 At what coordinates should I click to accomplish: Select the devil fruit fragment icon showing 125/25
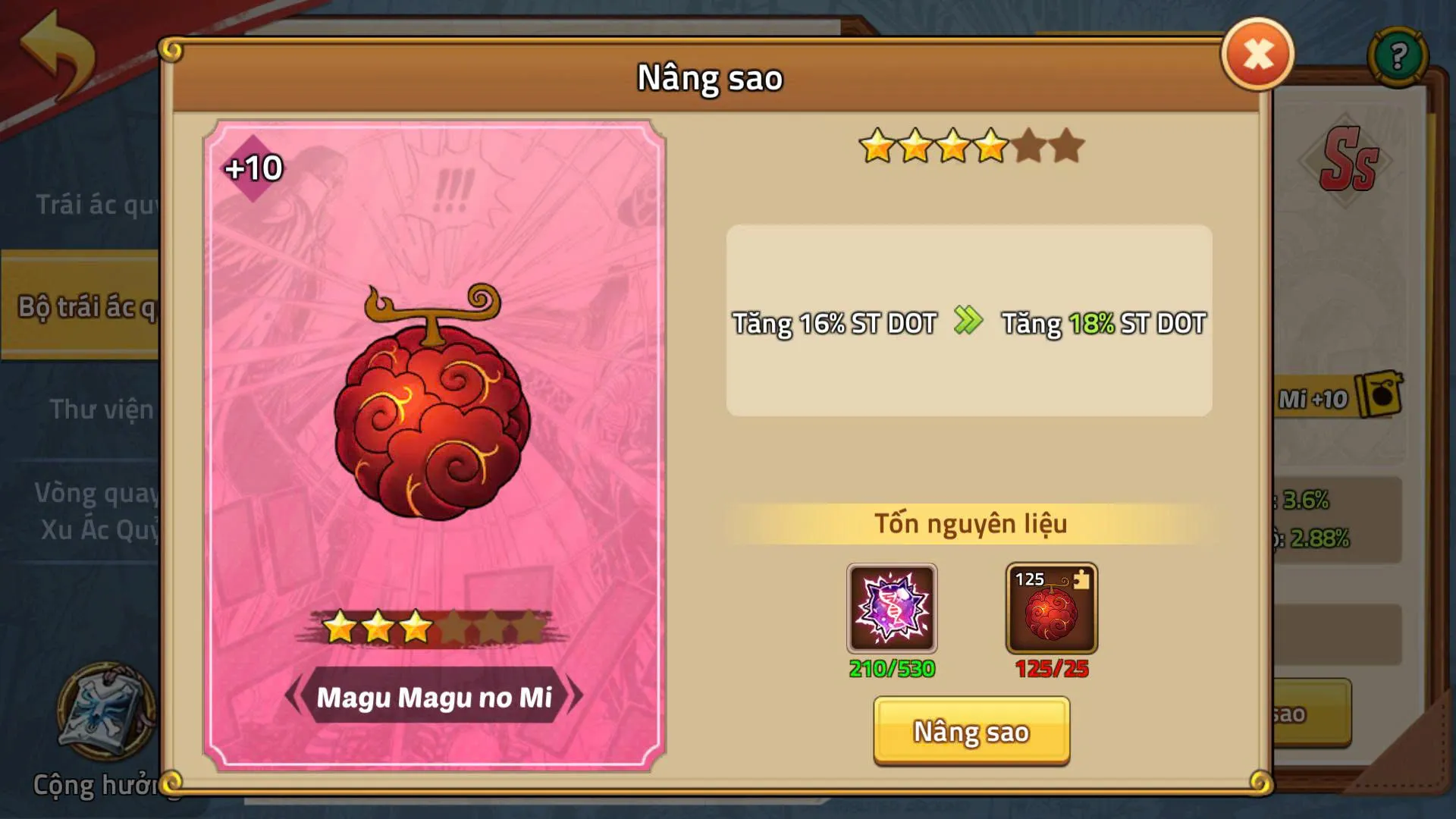click(x=1050, y=607)
